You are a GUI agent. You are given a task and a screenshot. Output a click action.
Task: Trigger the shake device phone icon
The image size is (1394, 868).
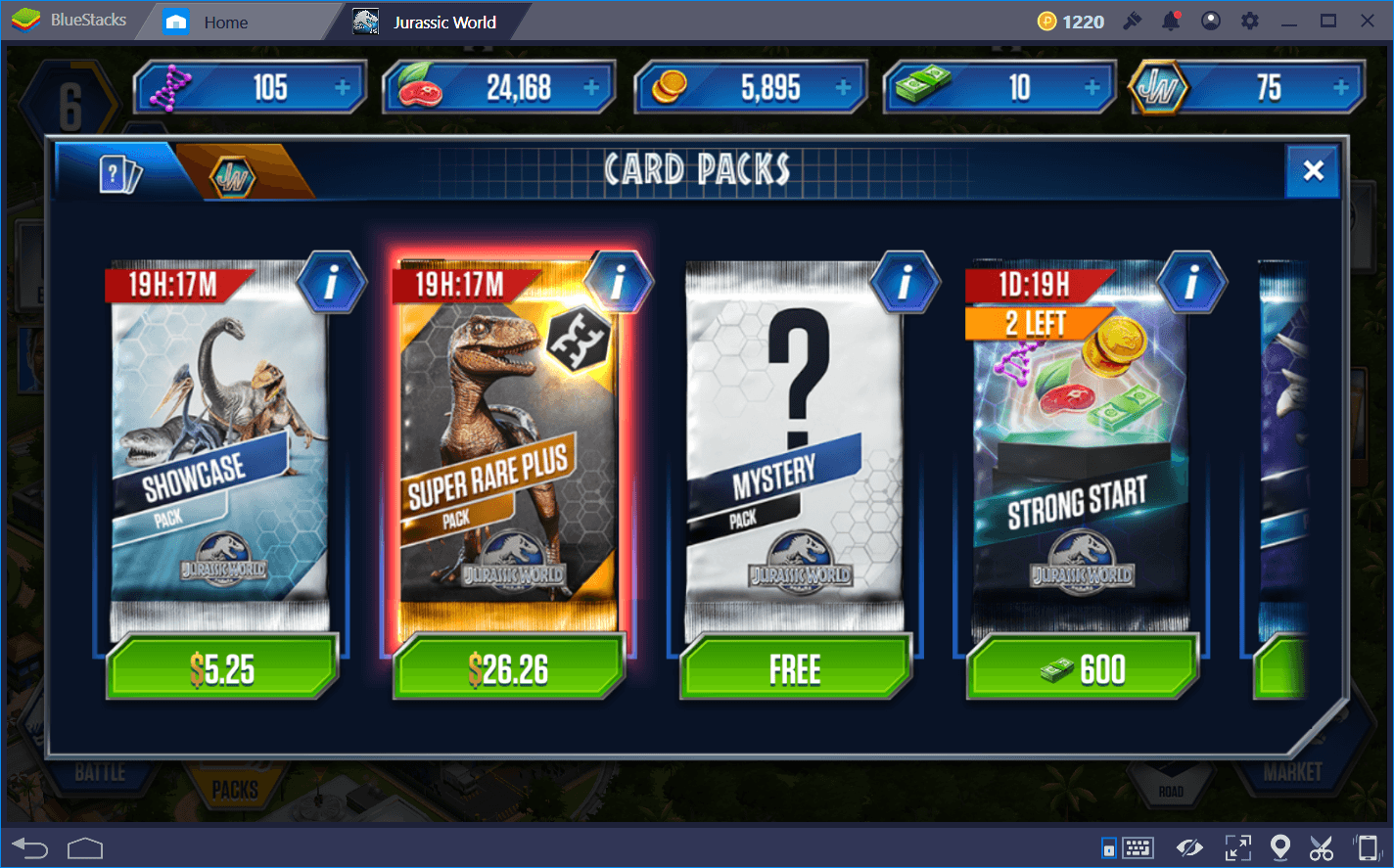[x=1368, y=847]
